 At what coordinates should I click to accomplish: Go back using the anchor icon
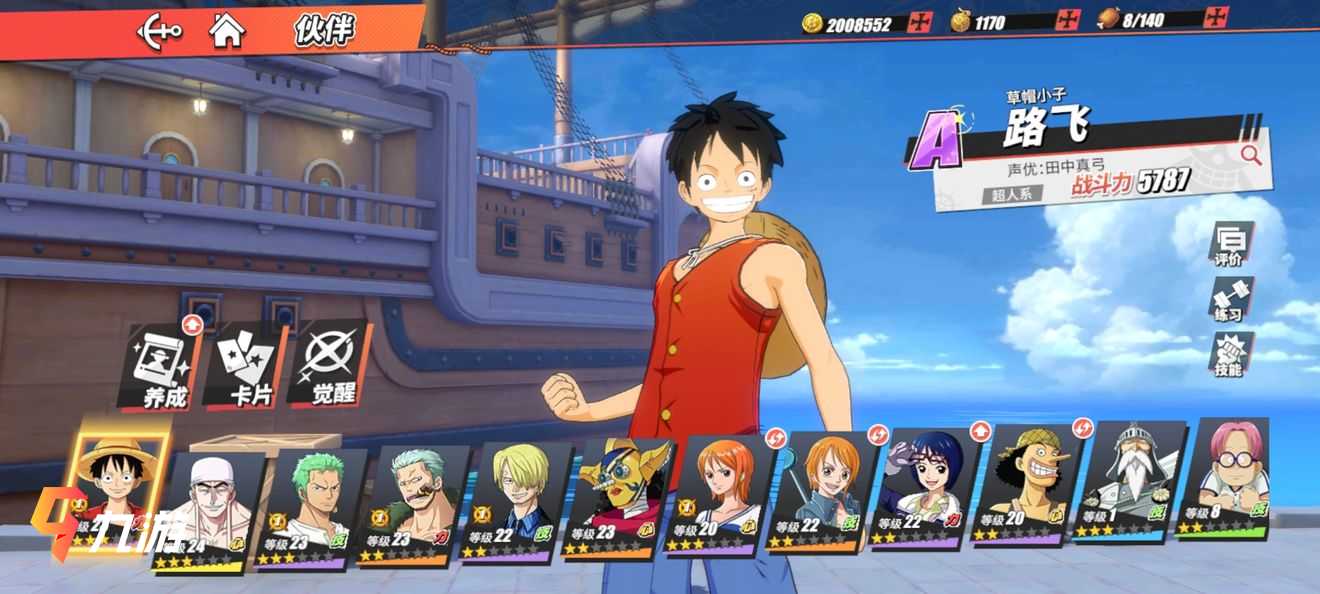coord(159,31)
